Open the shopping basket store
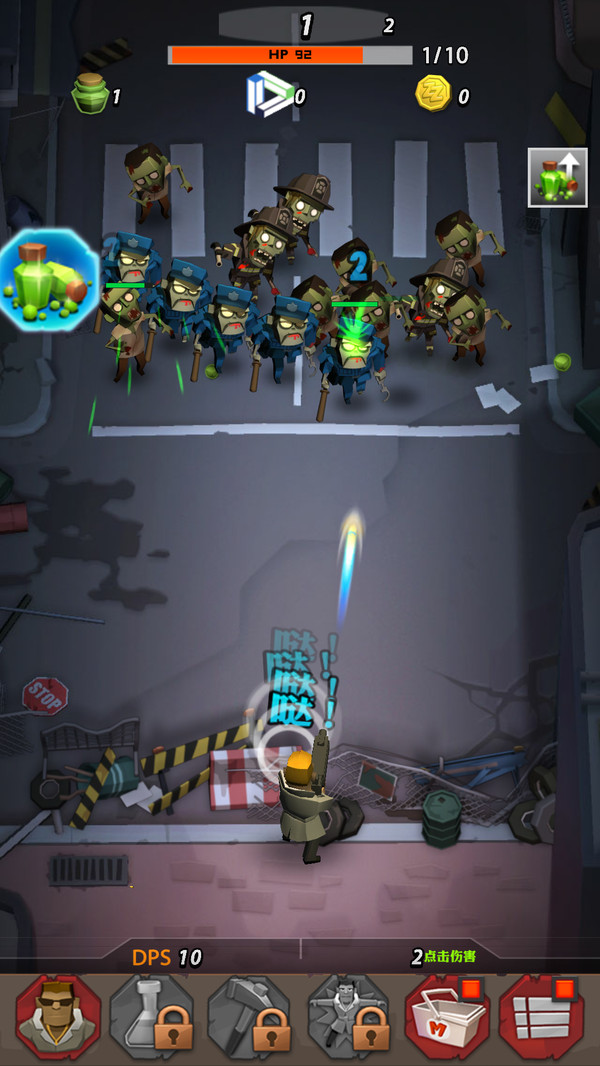600x1066 pixels. tap(447, 1017)
